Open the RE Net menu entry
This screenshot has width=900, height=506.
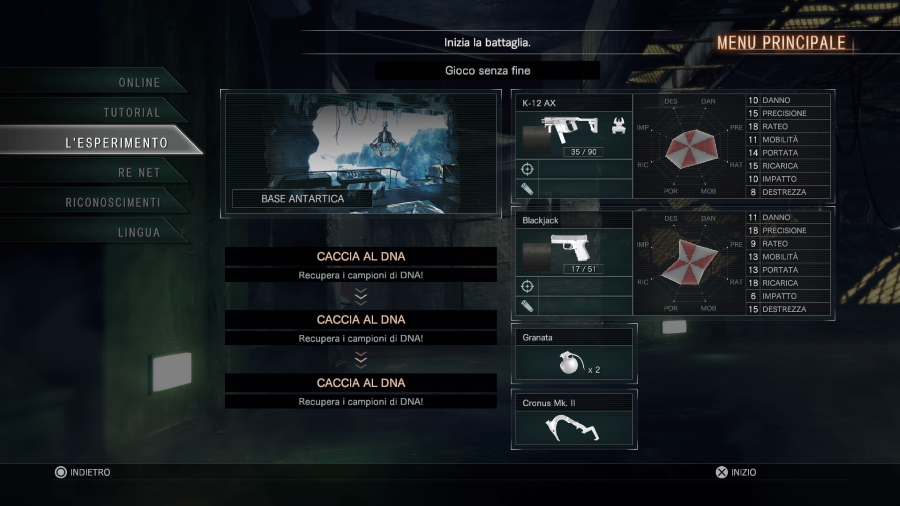tap(139, 173)
